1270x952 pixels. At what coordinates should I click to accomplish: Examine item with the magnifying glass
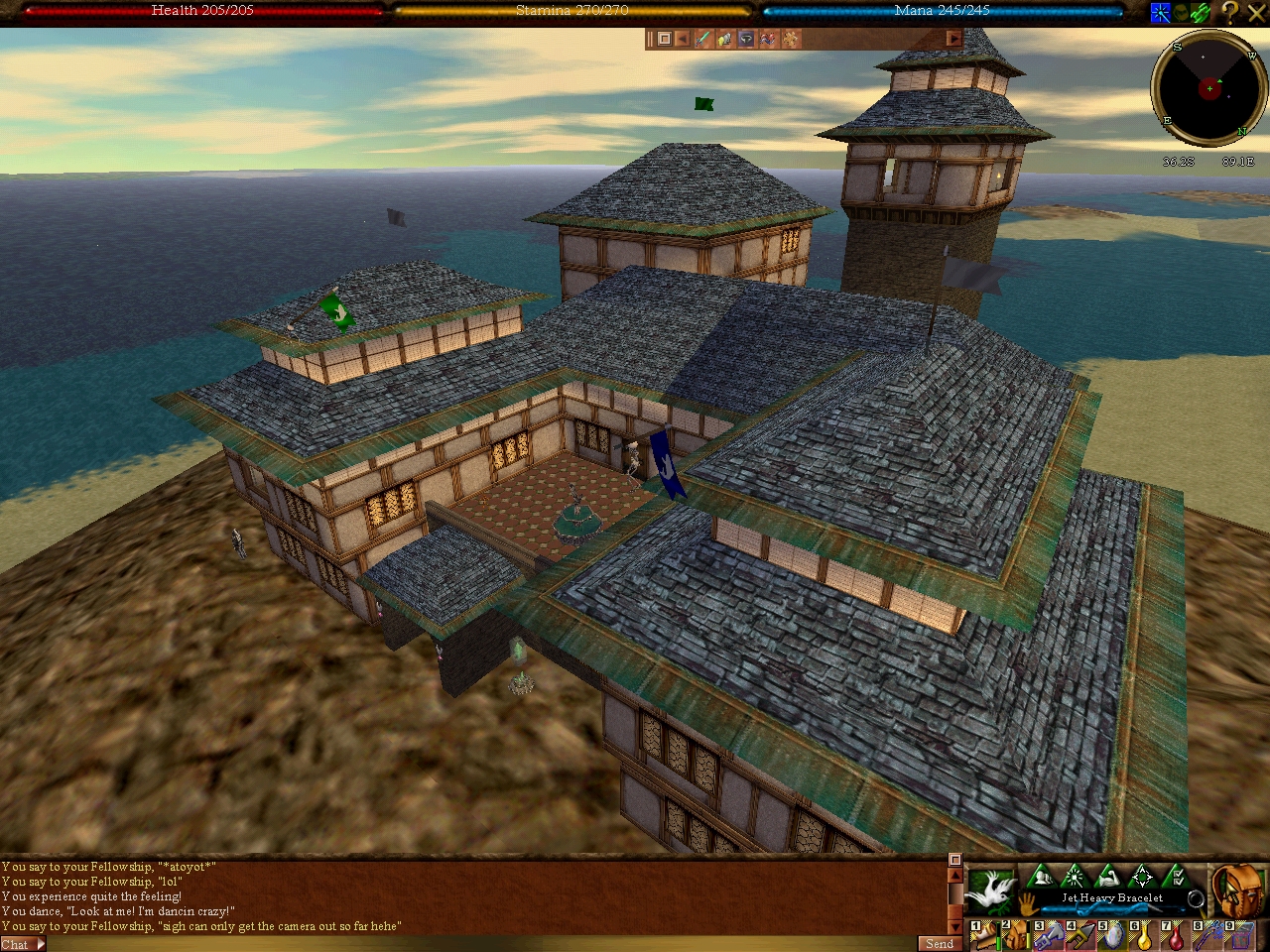(x=1196, y=899)
